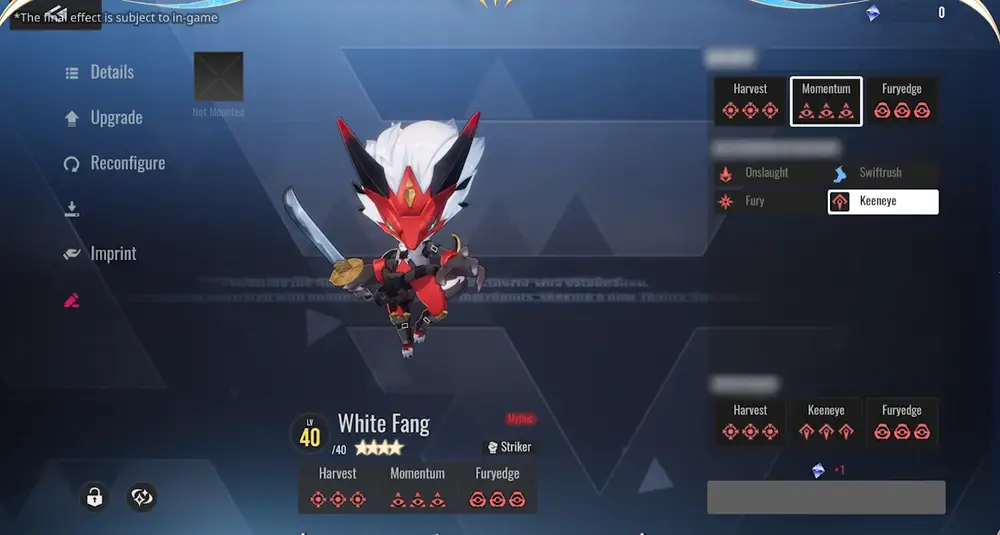
Task: Open the Details menu entry
Action: [x=100, y=72]
